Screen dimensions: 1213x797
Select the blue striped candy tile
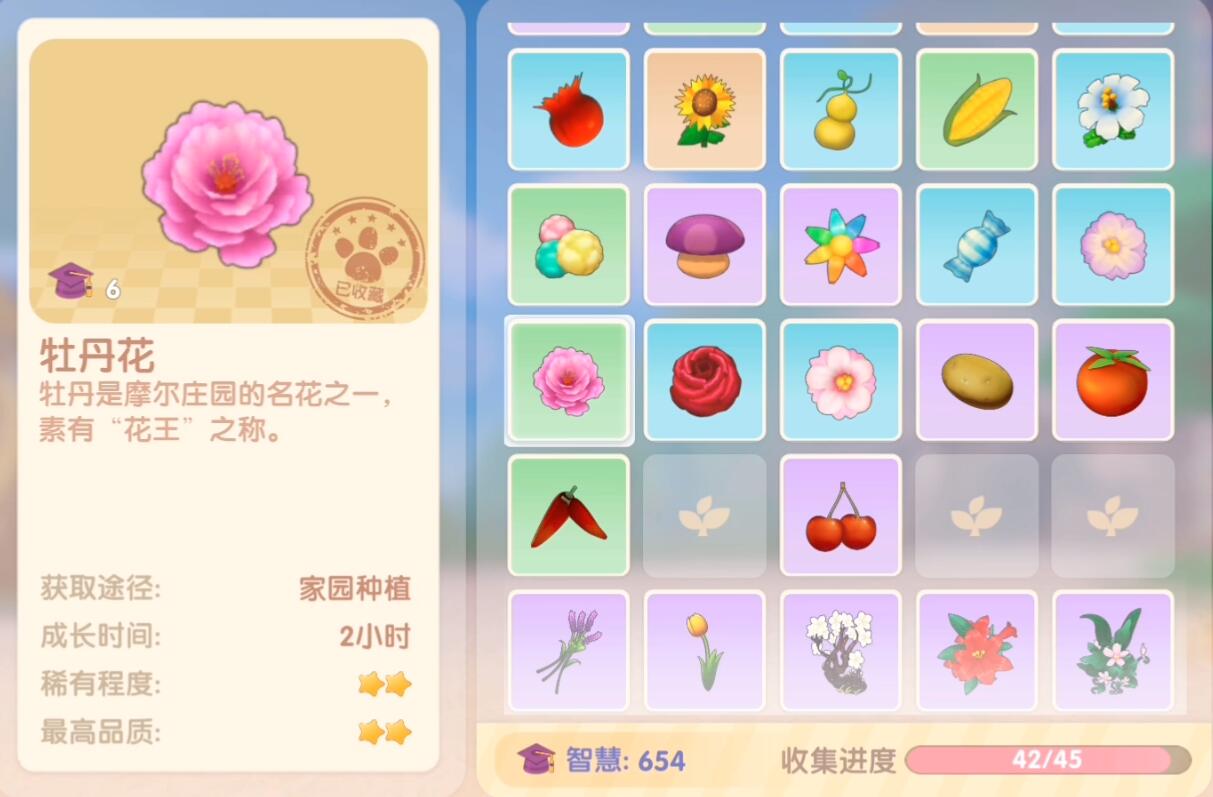coord(976,245)
